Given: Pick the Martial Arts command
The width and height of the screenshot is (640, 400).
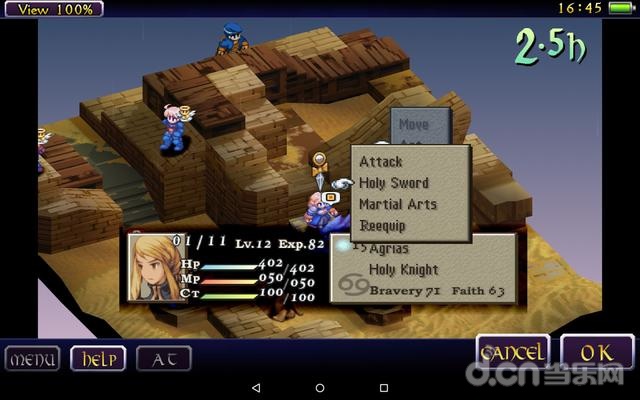Looking at the screenshot, I should [398, 205].
